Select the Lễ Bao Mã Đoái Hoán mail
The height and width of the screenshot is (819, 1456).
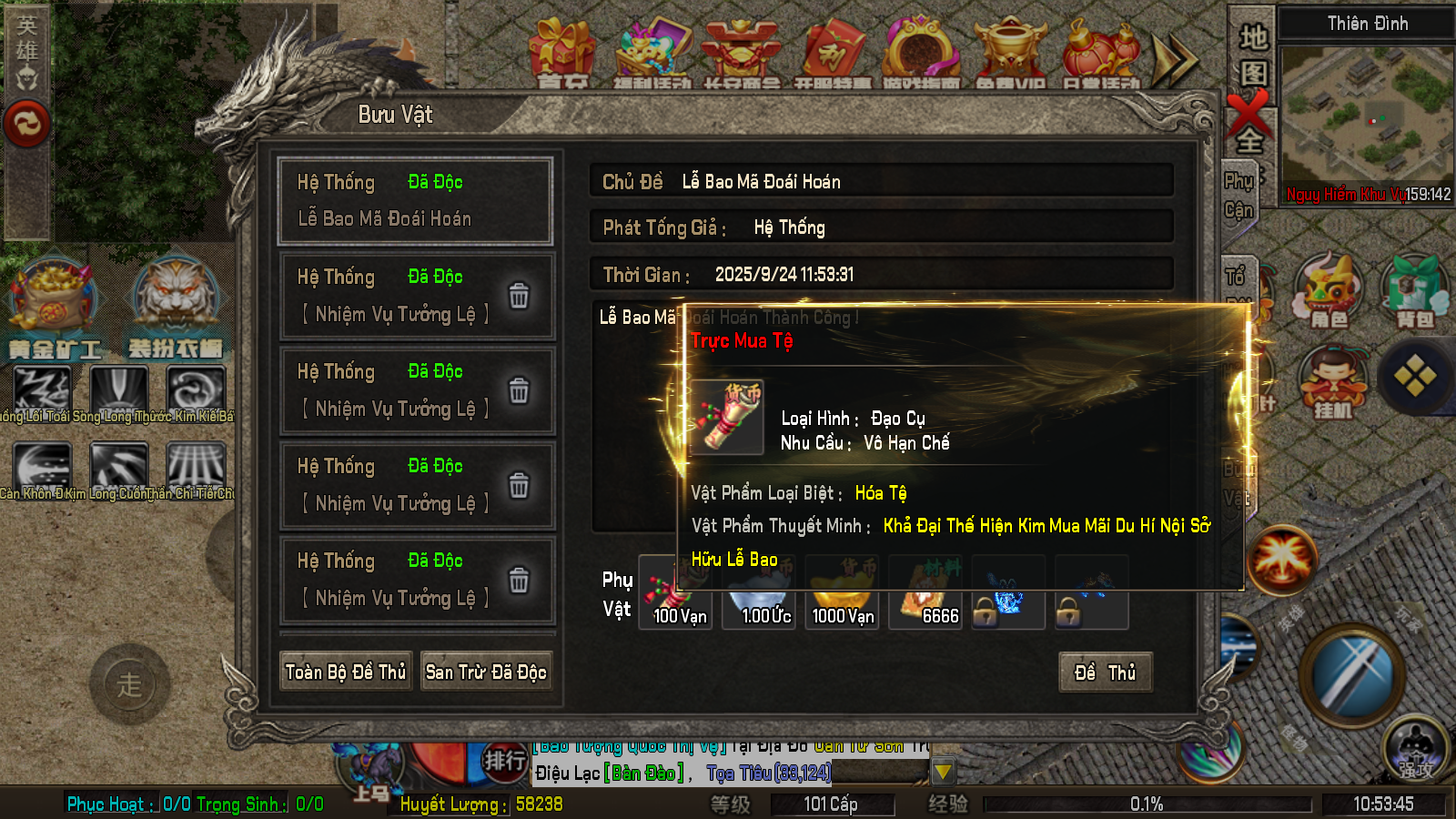416,201
